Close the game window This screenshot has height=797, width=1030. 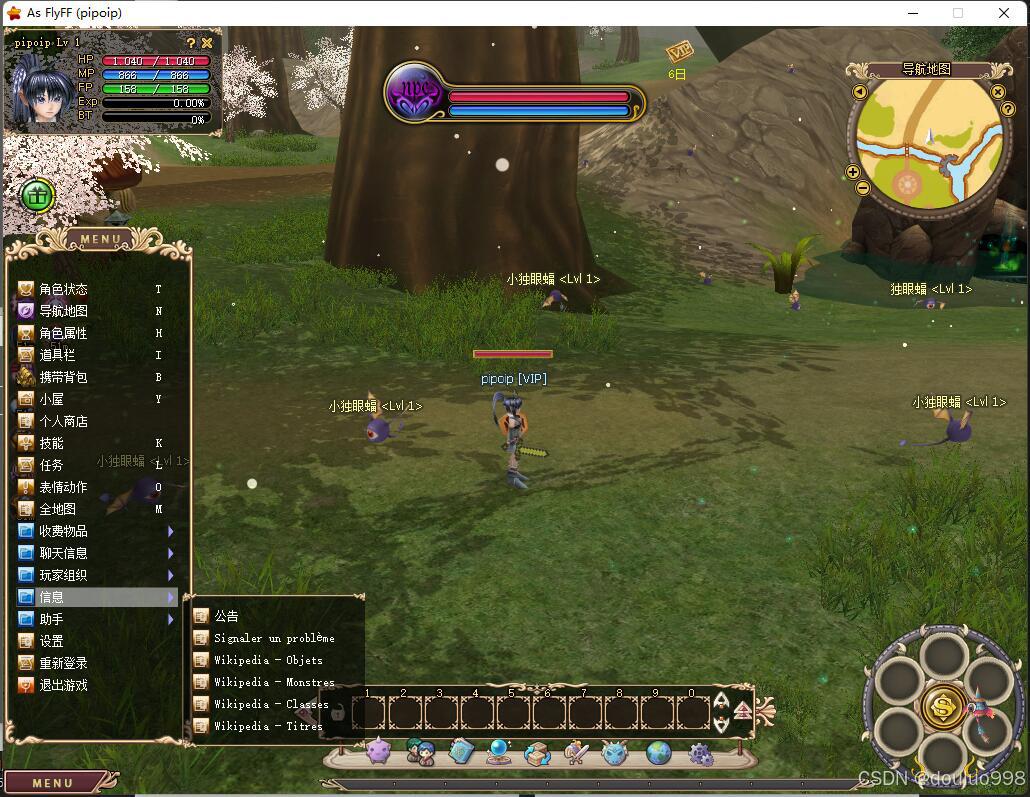(1004, 13)
